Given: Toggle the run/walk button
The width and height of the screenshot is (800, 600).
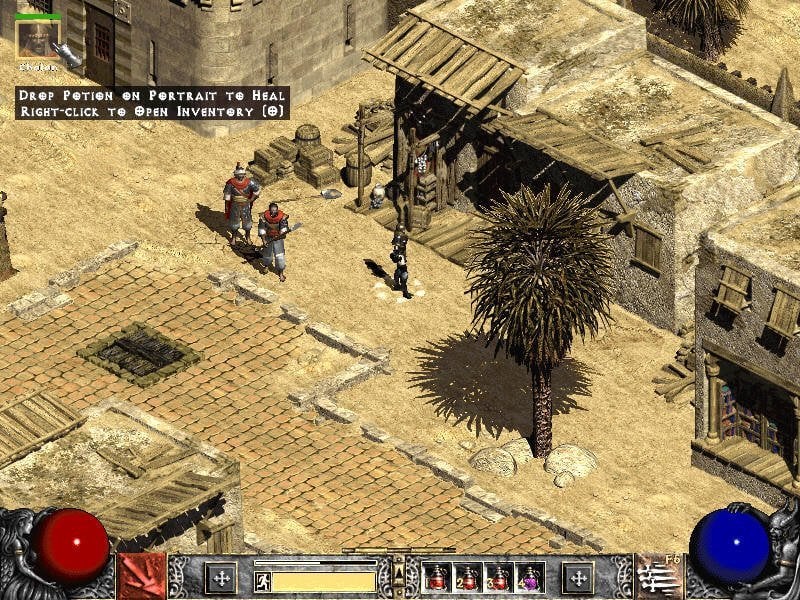Looking at the screenshot, I should 263,580.
